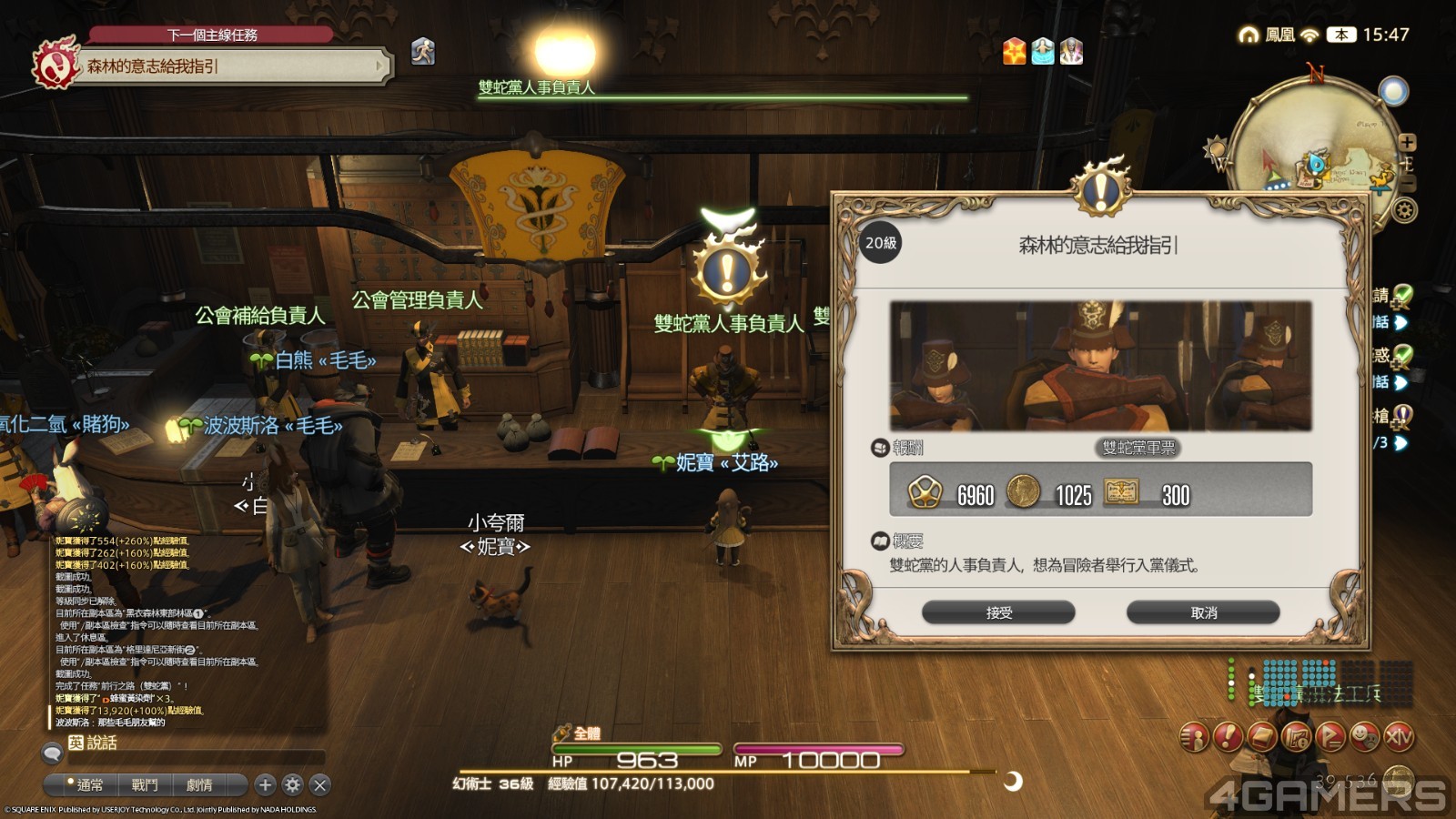Open the emotes smiley icon
The width and height of the screenshot is (1456, 819).
tap(1365, 737)
